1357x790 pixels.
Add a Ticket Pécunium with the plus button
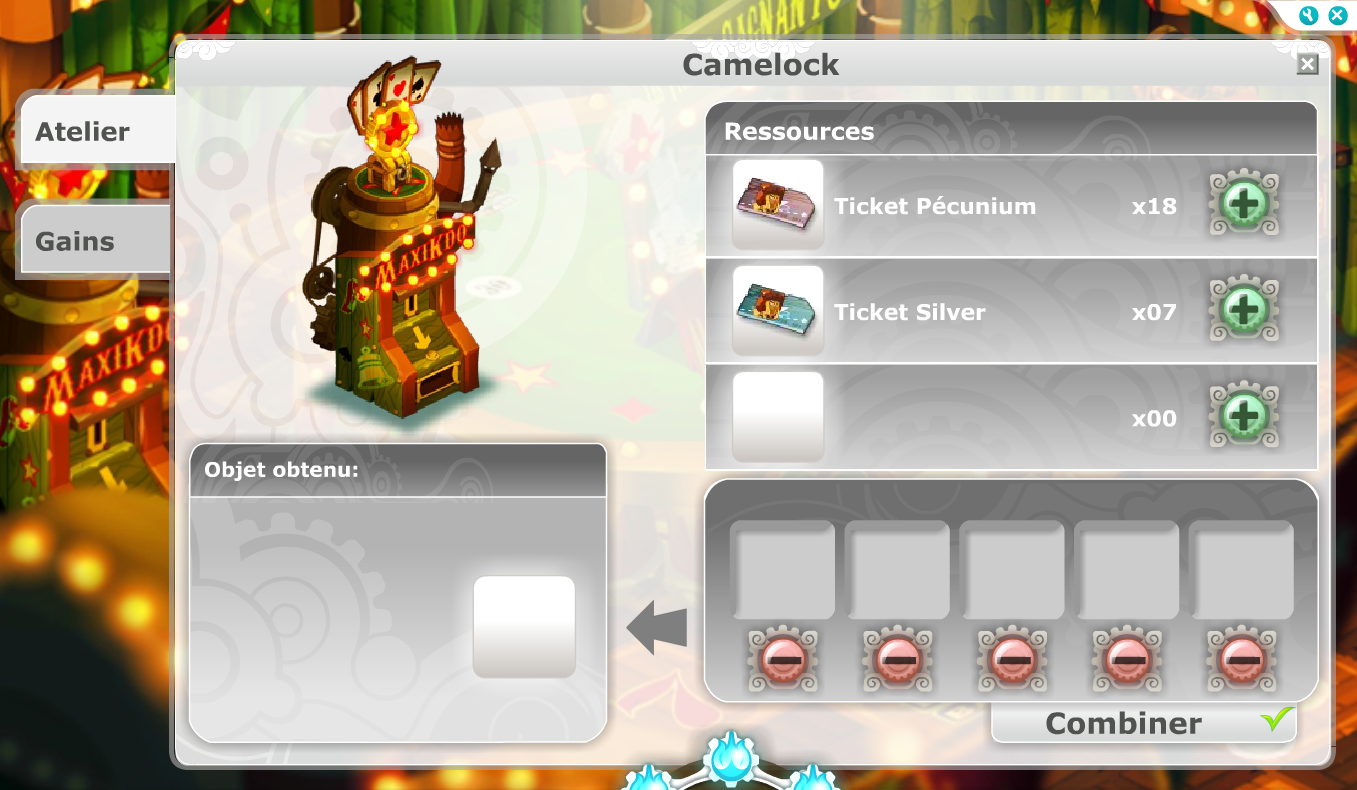[x=1244, y=205]
